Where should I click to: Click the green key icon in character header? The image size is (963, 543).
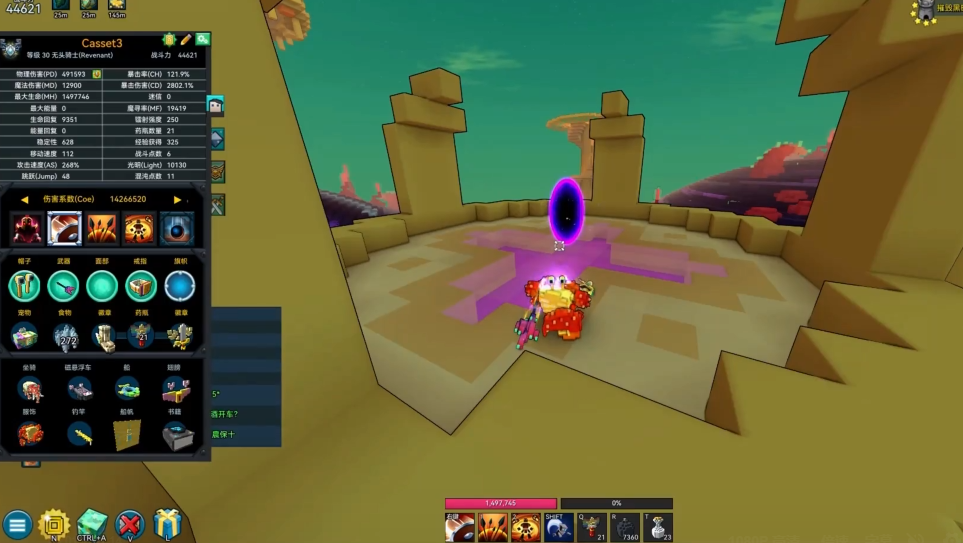pos(202,40)
